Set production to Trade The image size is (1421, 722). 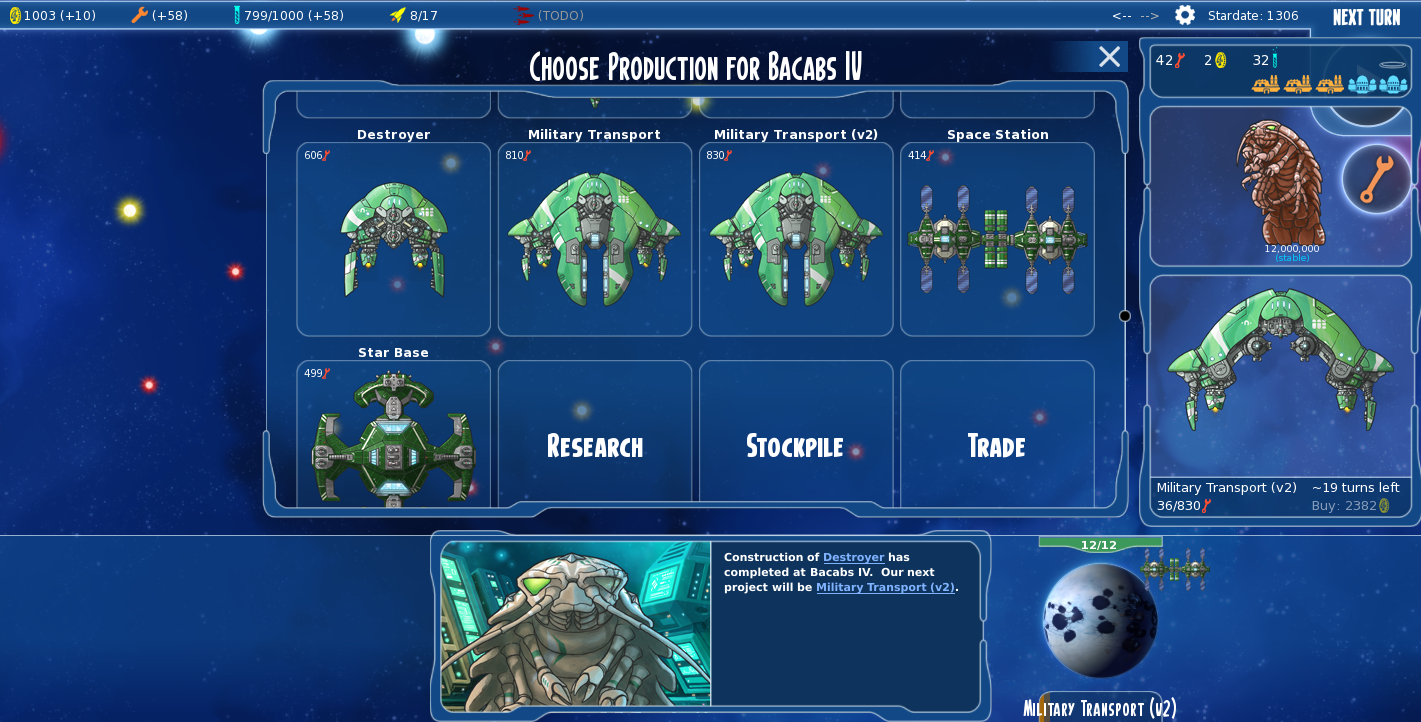[x=997, y=446]
